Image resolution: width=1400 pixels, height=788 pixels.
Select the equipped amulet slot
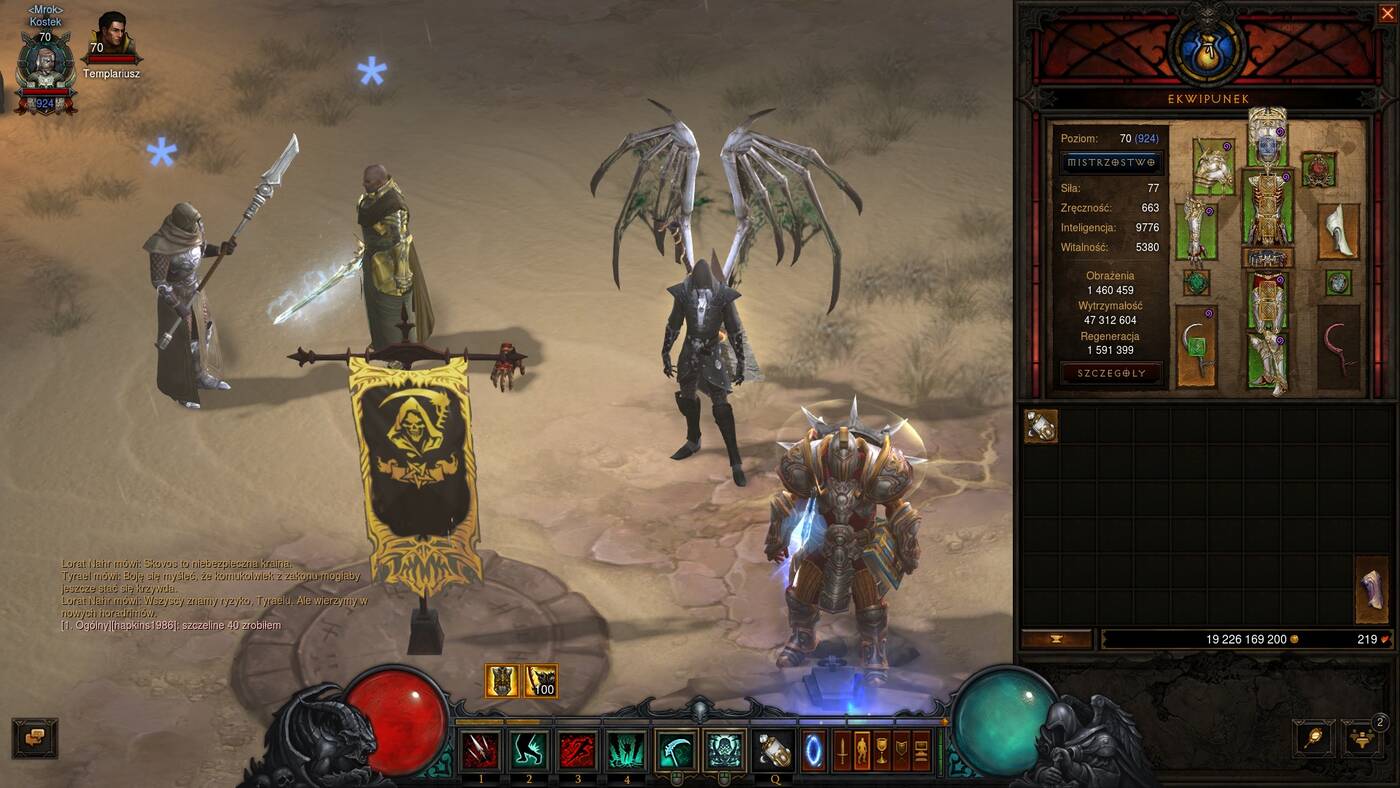pyautogui.click(x=1319, y=169)
